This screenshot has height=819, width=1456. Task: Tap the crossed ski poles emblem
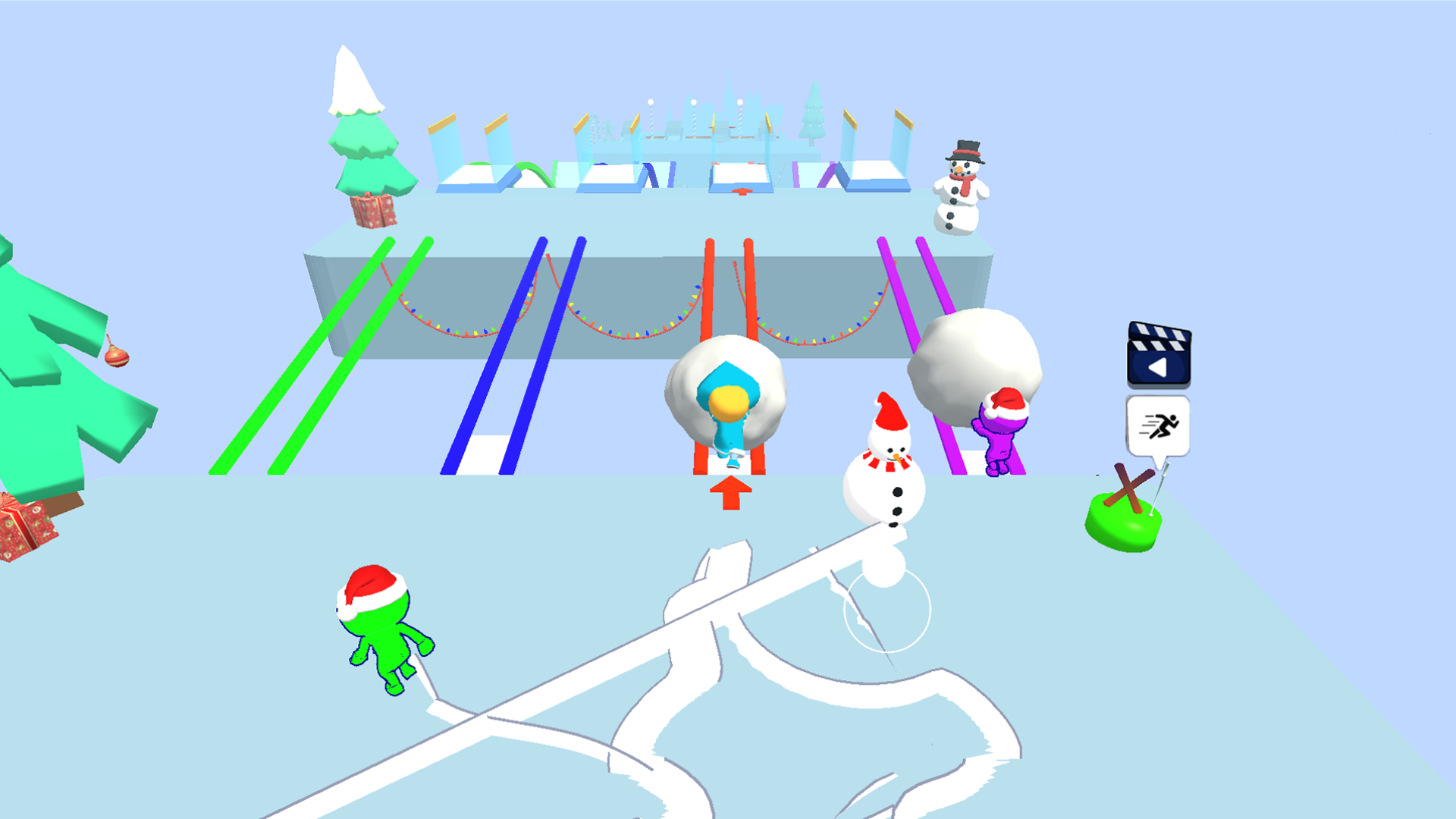1128,485
